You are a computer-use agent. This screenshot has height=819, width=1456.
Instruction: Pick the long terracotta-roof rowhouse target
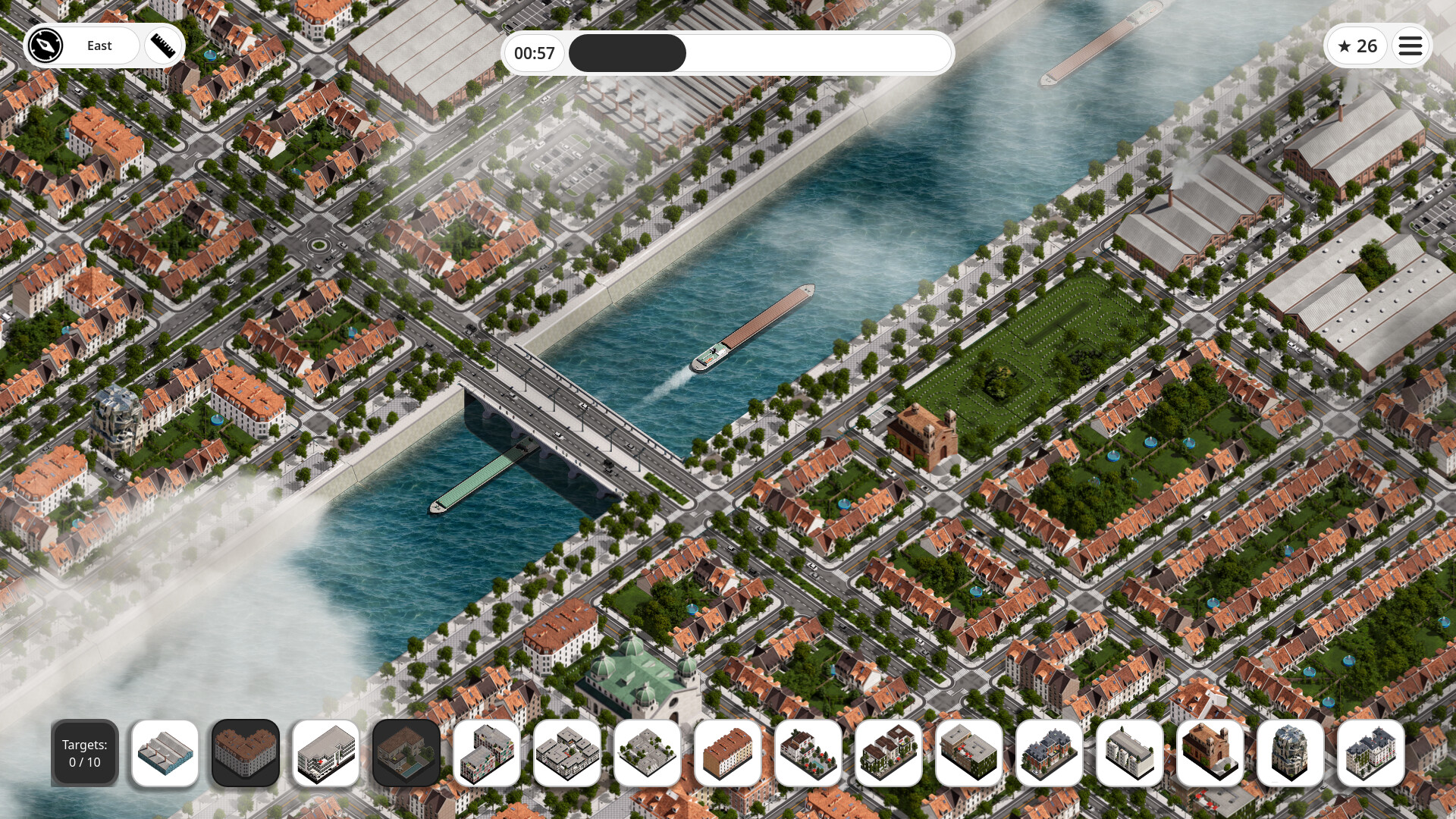click(728, 753)
